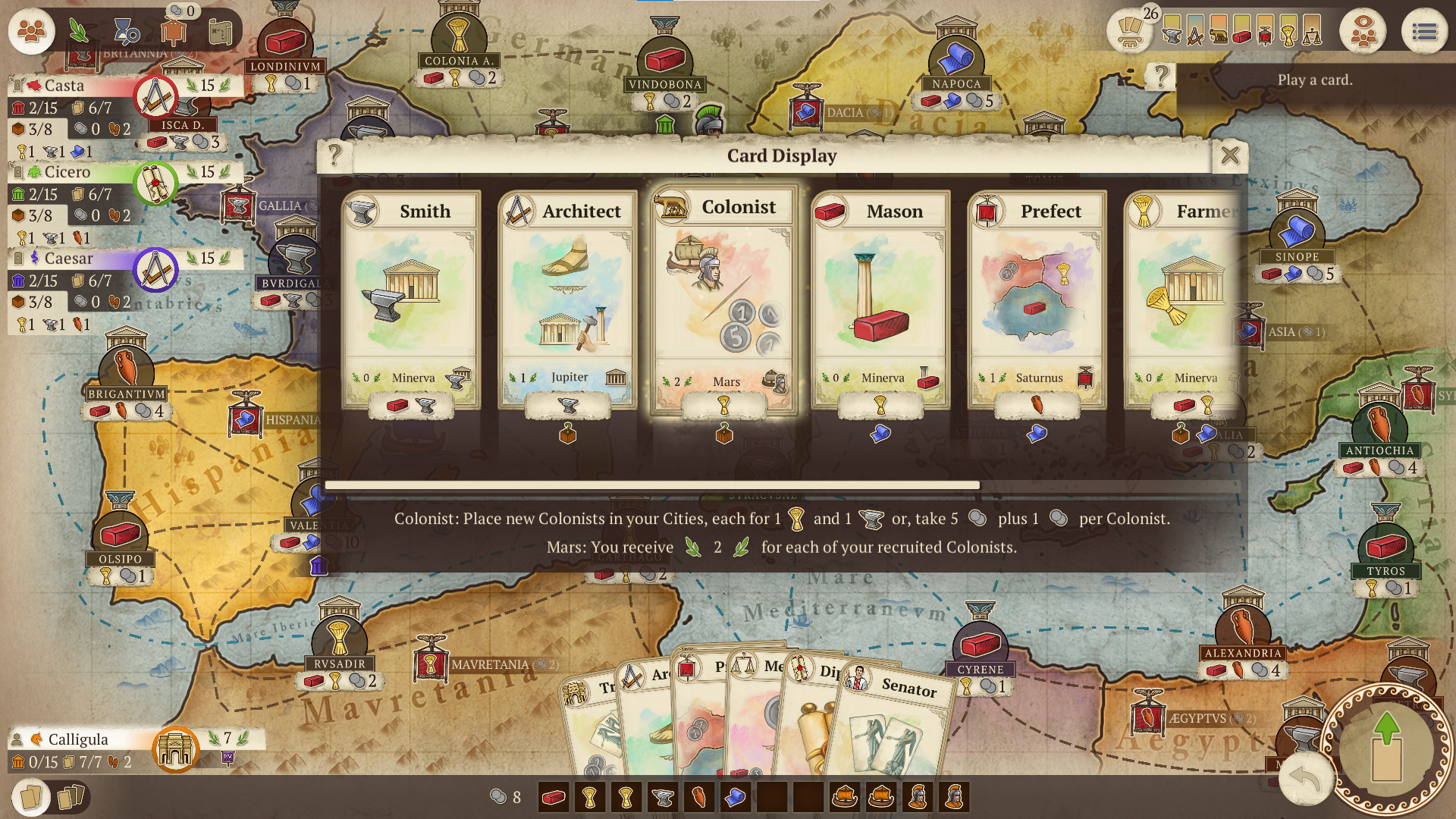Select the hourglass game history icon
Image resolution: width=1456 pixels, height=819 pixels.
coord(126,31)
